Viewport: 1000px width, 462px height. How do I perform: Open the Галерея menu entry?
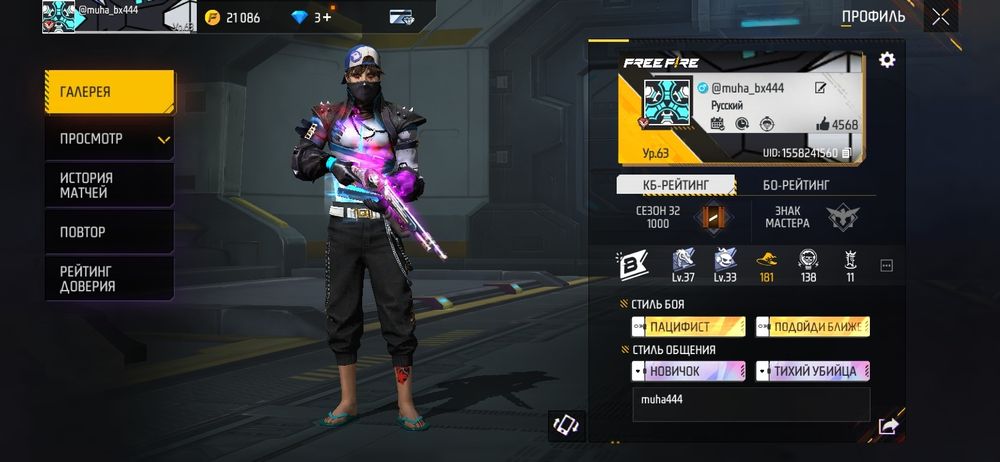click(109, 92)
